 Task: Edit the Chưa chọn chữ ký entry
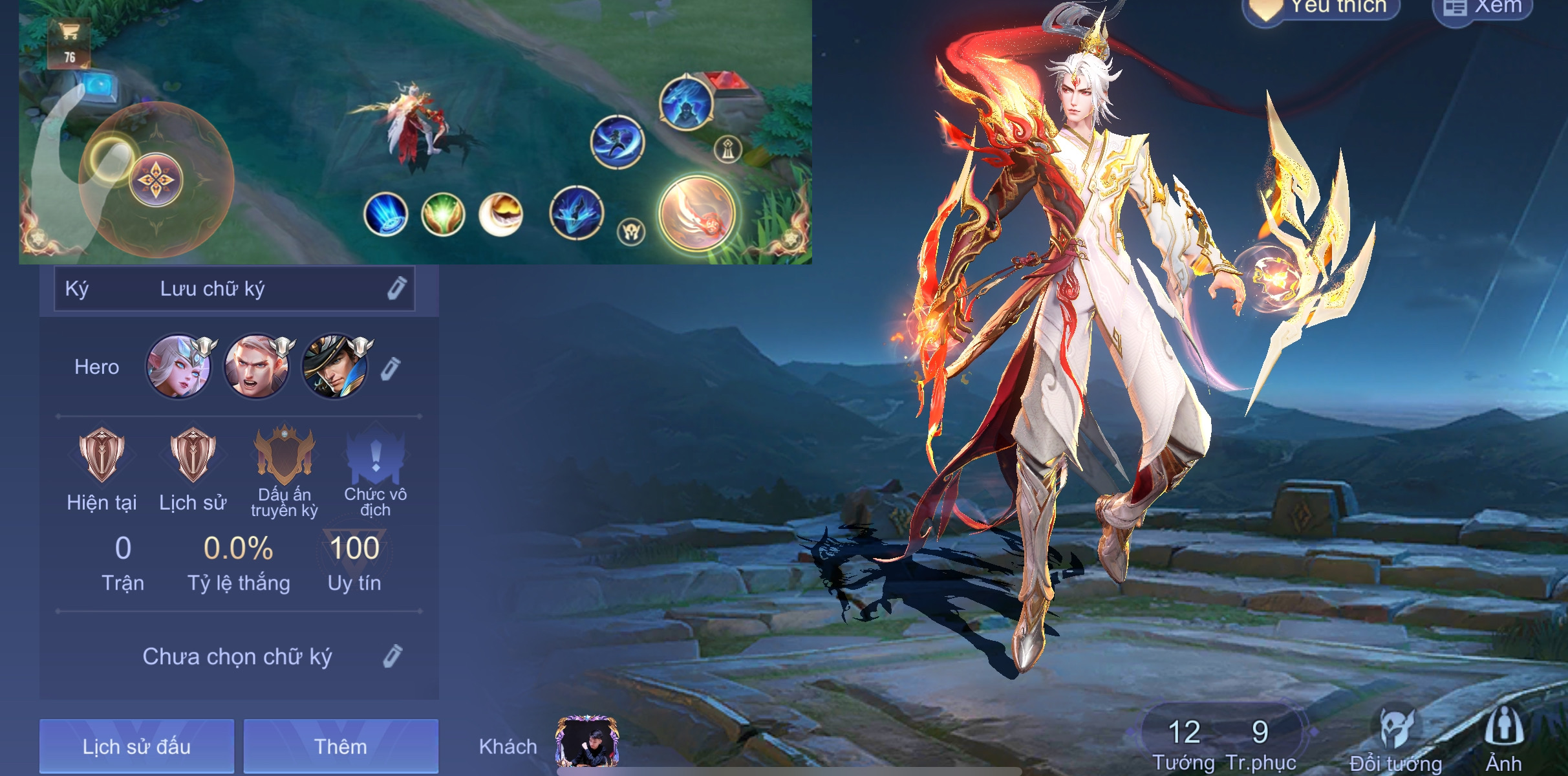392,656
